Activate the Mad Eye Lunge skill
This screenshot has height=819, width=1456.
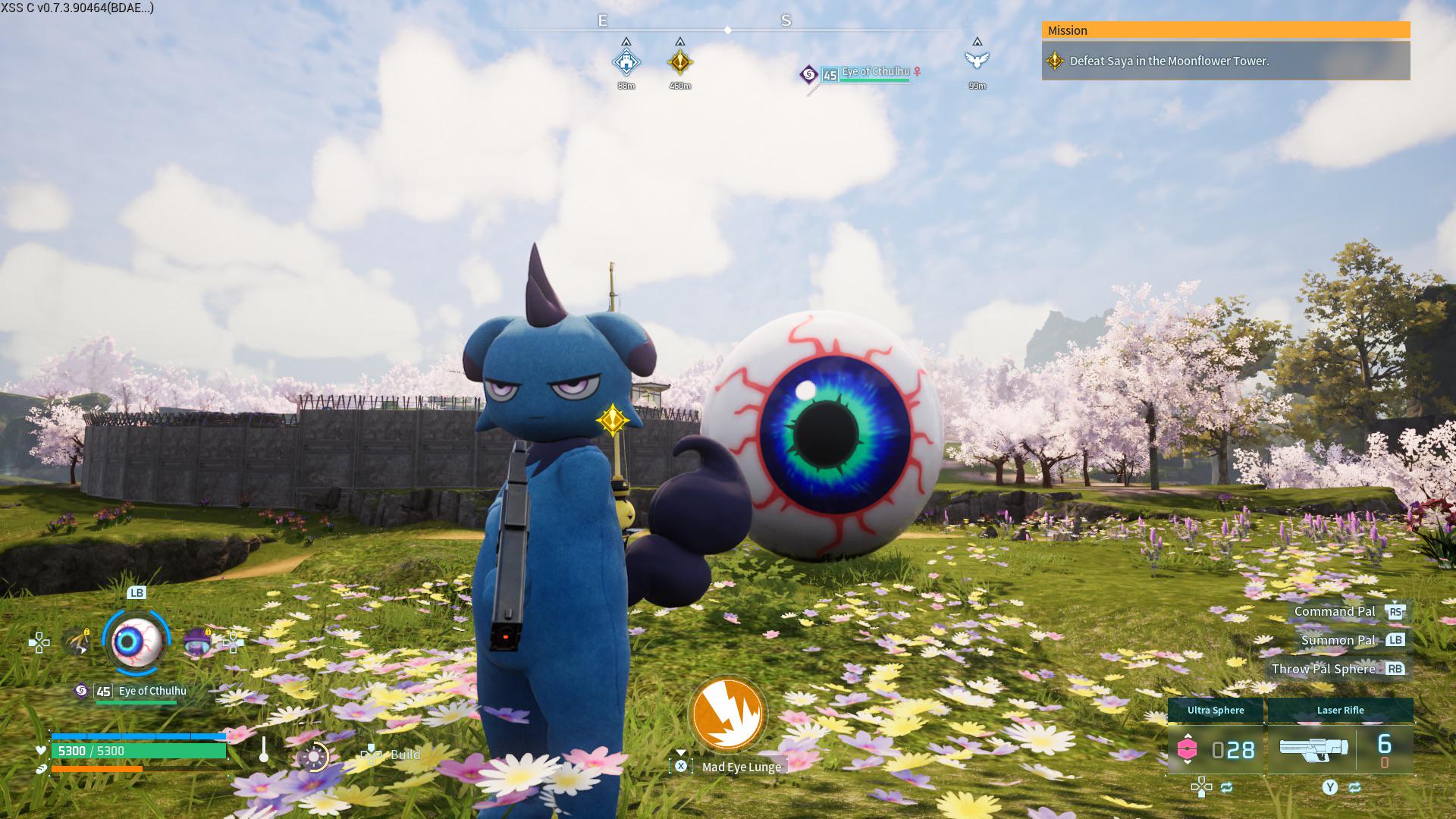pyautogui.click(x=727, y=714)
